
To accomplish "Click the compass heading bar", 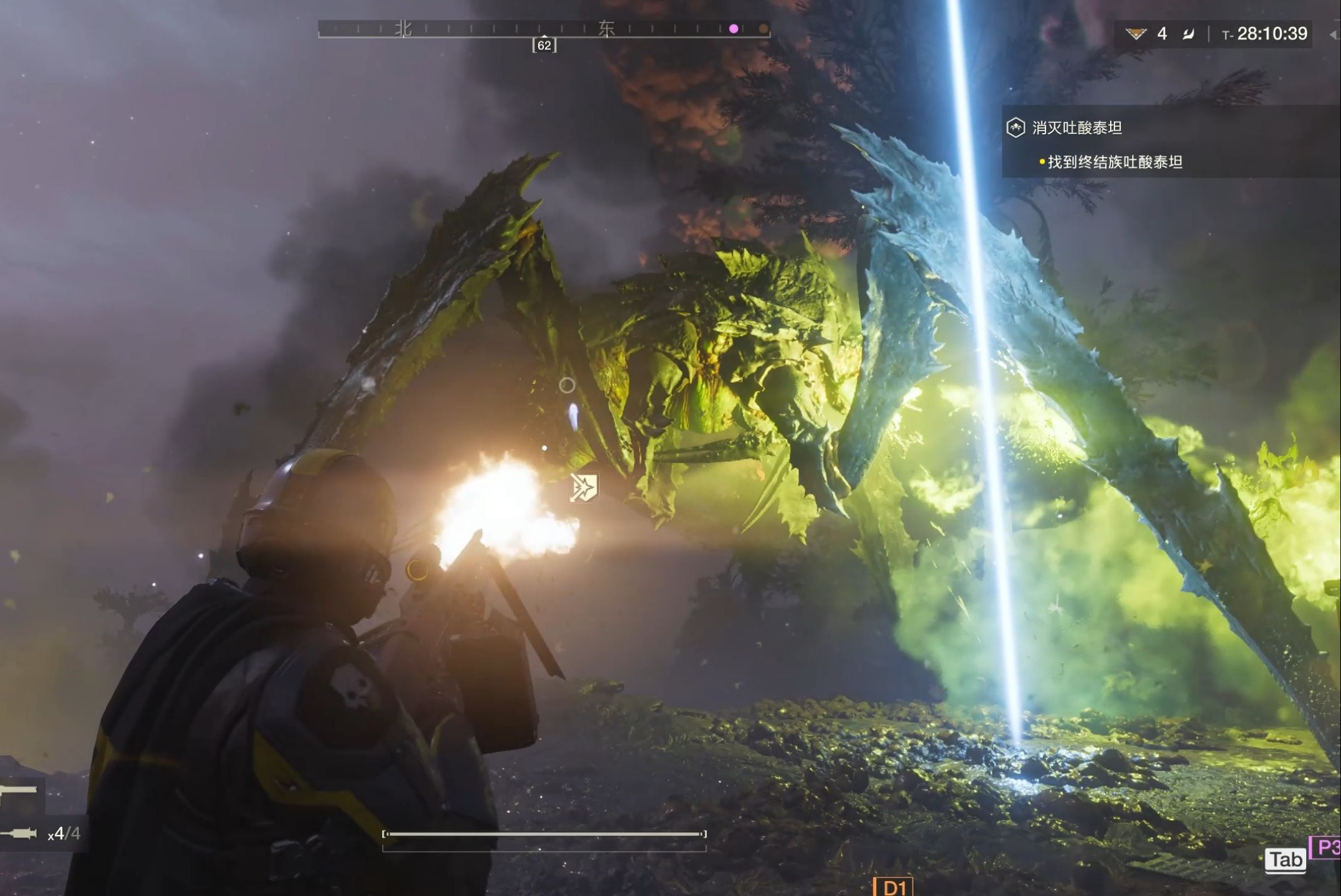I will pyautogui.click(x=543, y=29).
